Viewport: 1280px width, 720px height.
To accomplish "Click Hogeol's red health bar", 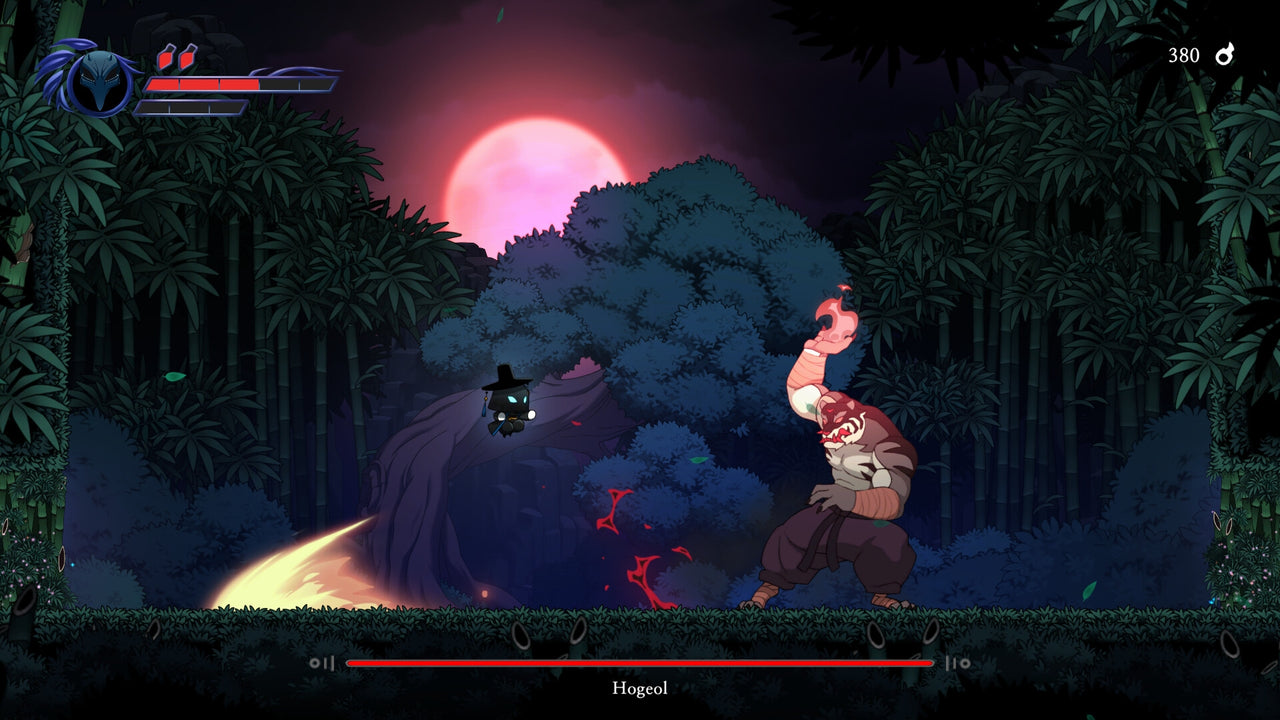I will pos(639,662).
